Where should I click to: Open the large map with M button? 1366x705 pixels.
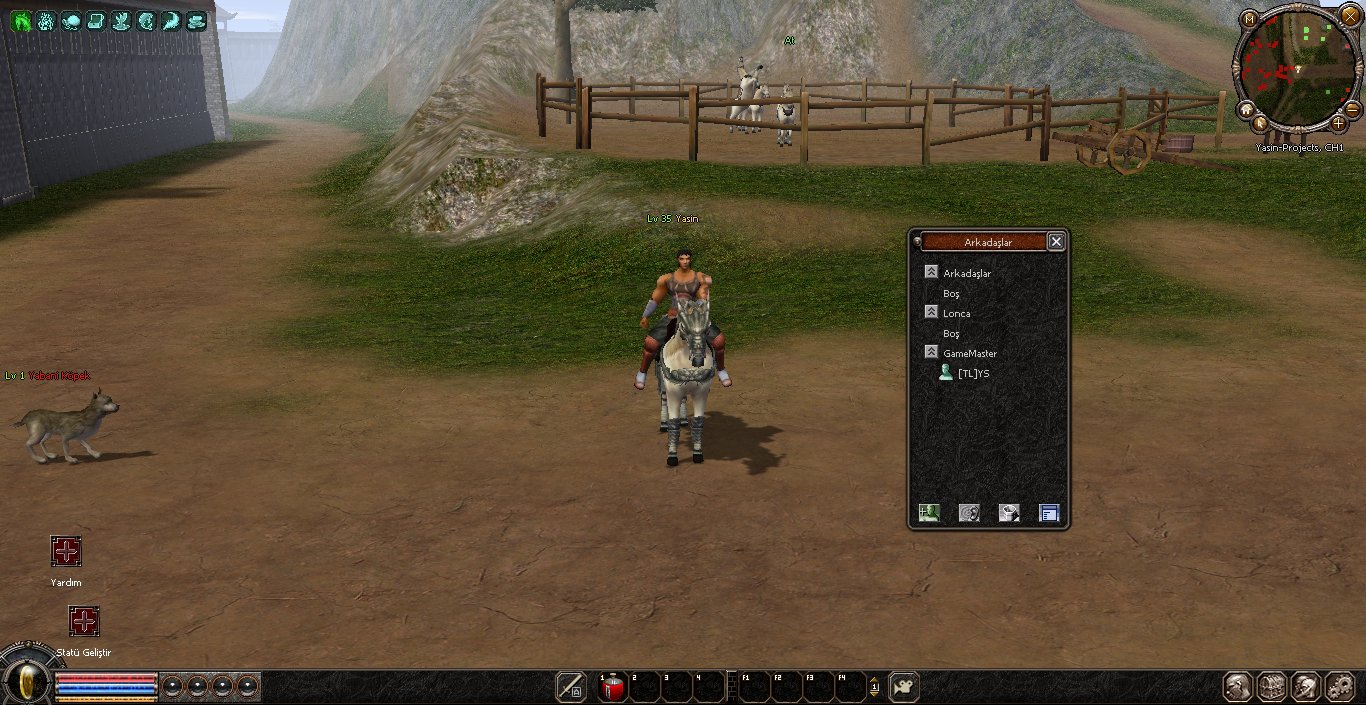click(x=1250, y=19)
